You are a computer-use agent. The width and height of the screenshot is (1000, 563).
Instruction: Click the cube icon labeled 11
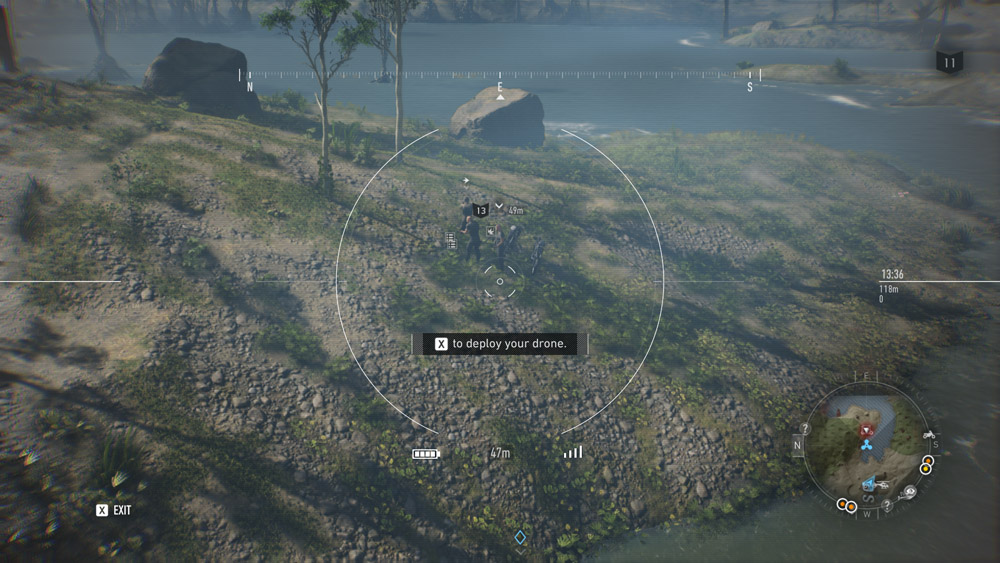point(949,62)
